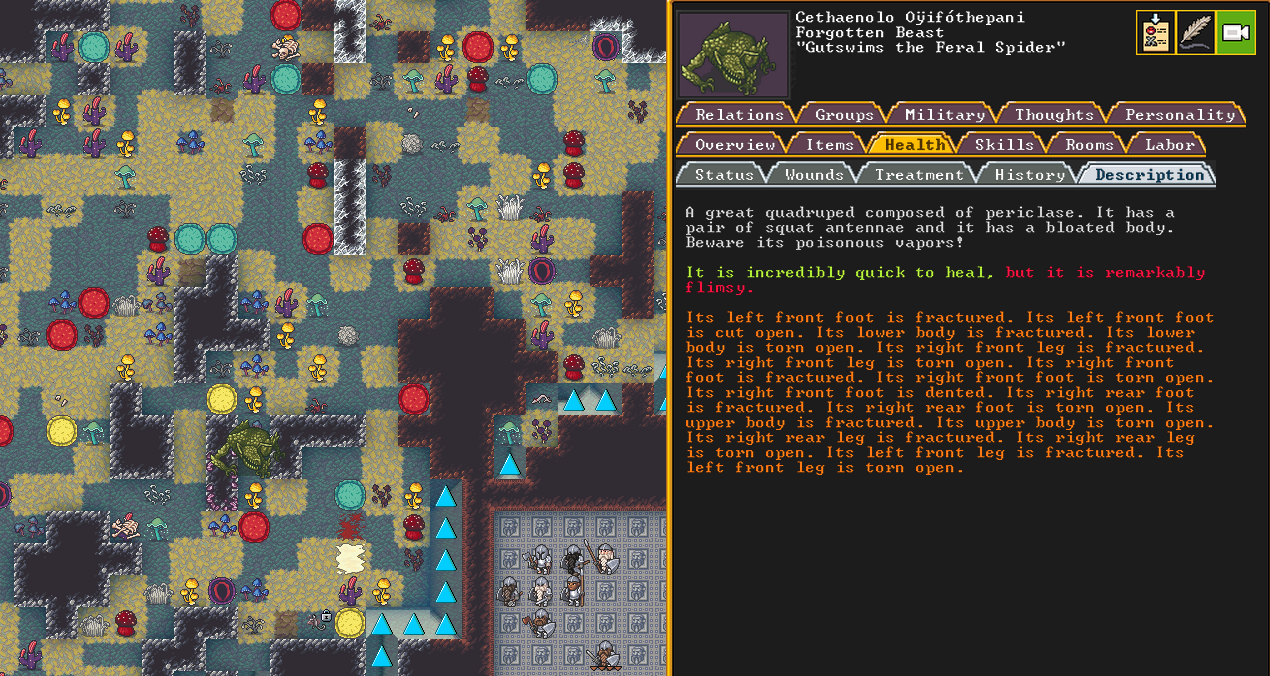
Task: Switch to the Groups tab
Action: click(843, 115)
